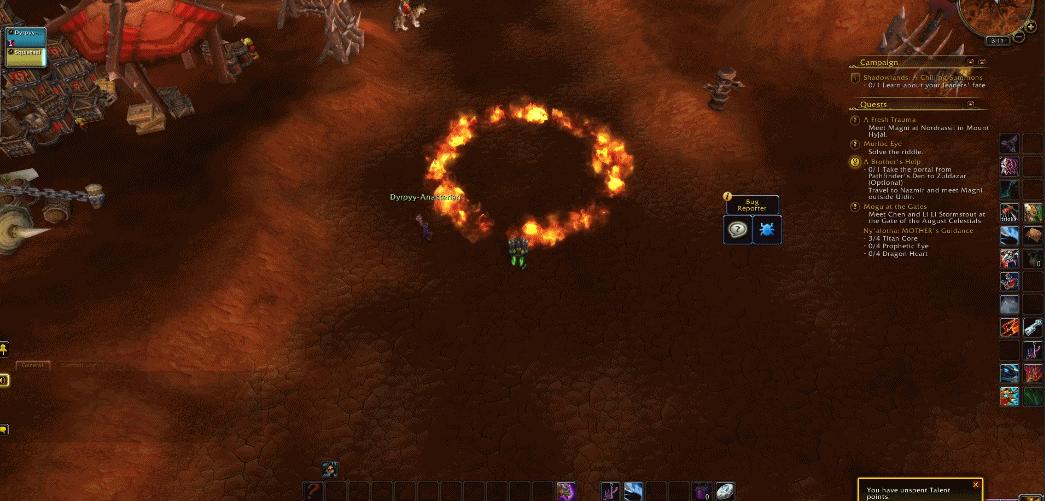
Task: Zoom in the minimap with the plus button
Action: (x=1029, y=27)
